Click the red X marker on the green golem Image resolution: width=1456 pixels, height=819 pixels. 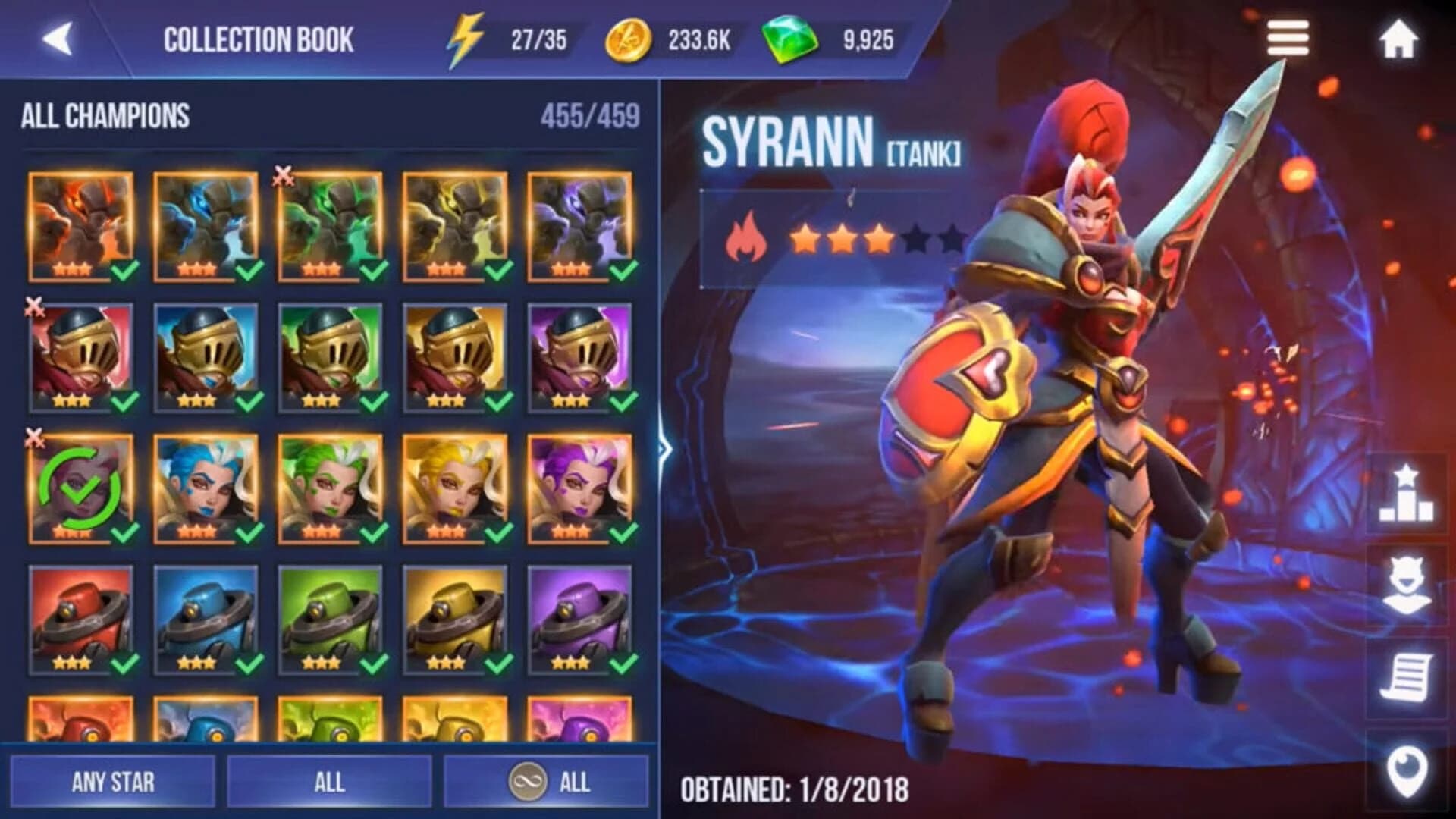point(281,177)
